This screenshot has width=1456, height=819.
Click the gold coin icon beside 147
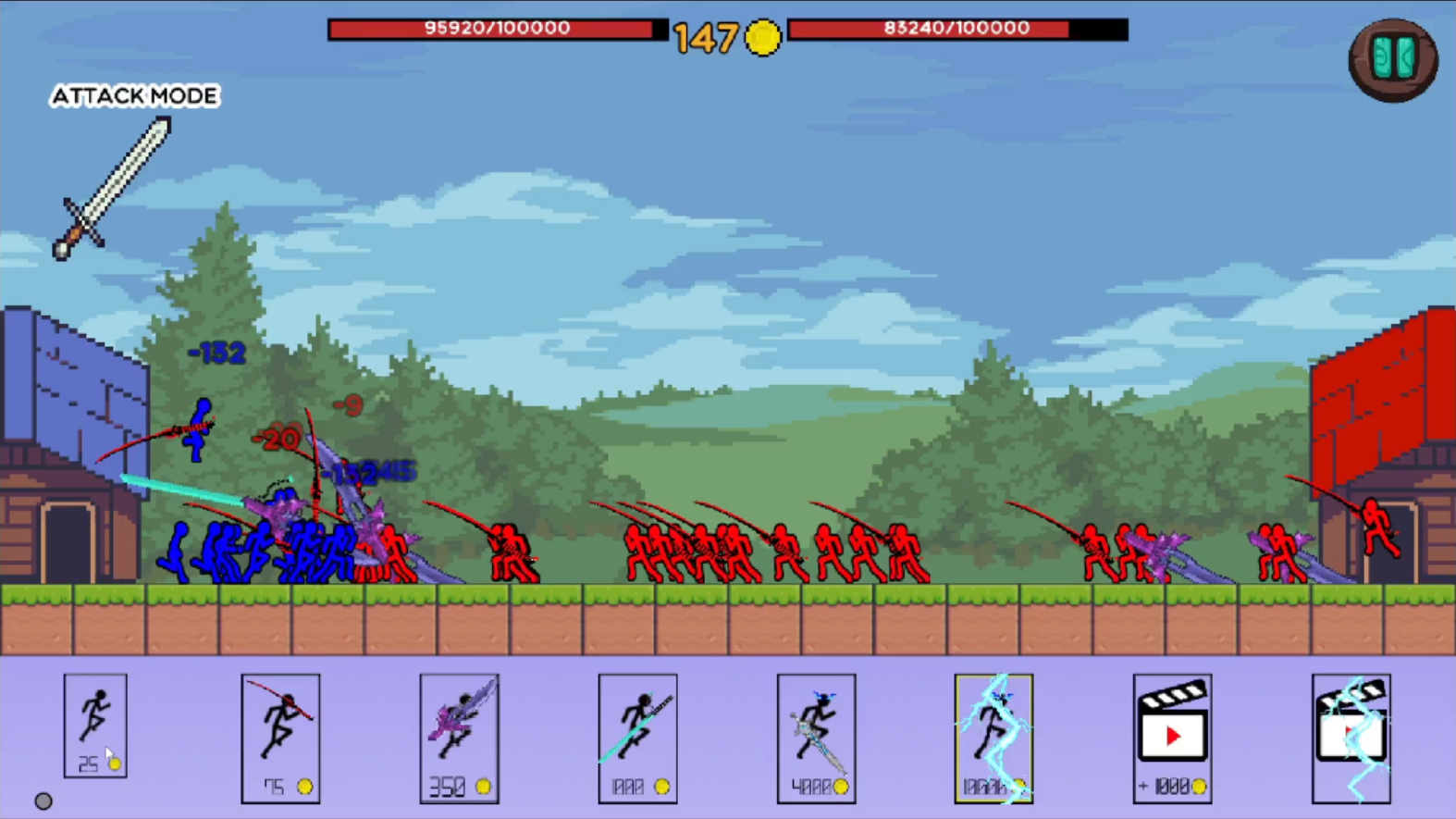coord(761,37)
